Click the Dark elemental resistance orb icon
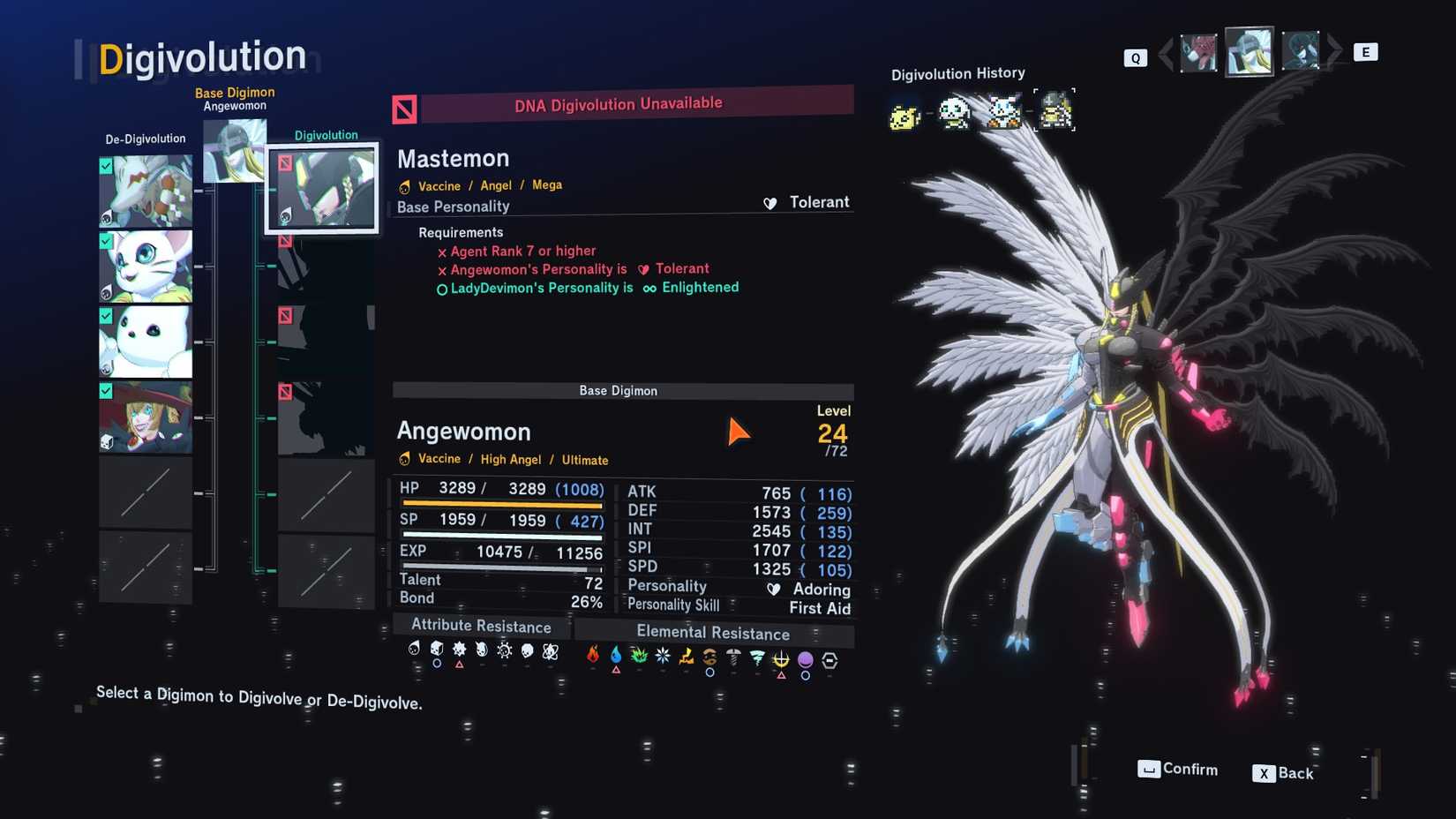Image resolution: width=1456 pixels, height=819 pixels. pyautogui.click(x=804, y=657)
